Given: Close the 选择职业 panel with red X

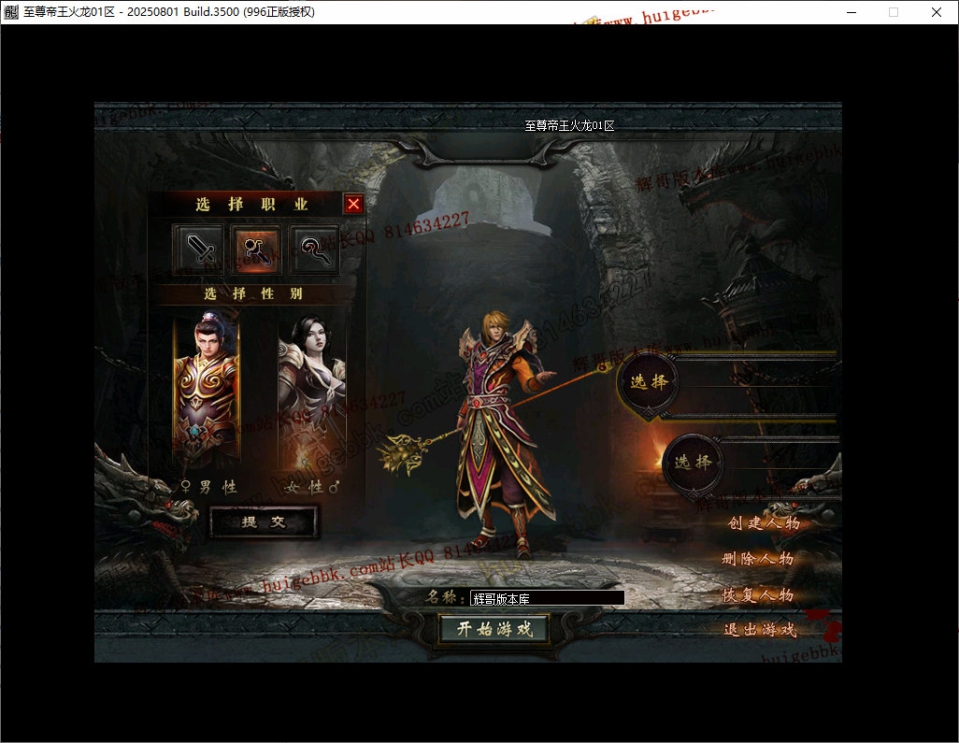Looking at the screenshot, I should point(353,204).
